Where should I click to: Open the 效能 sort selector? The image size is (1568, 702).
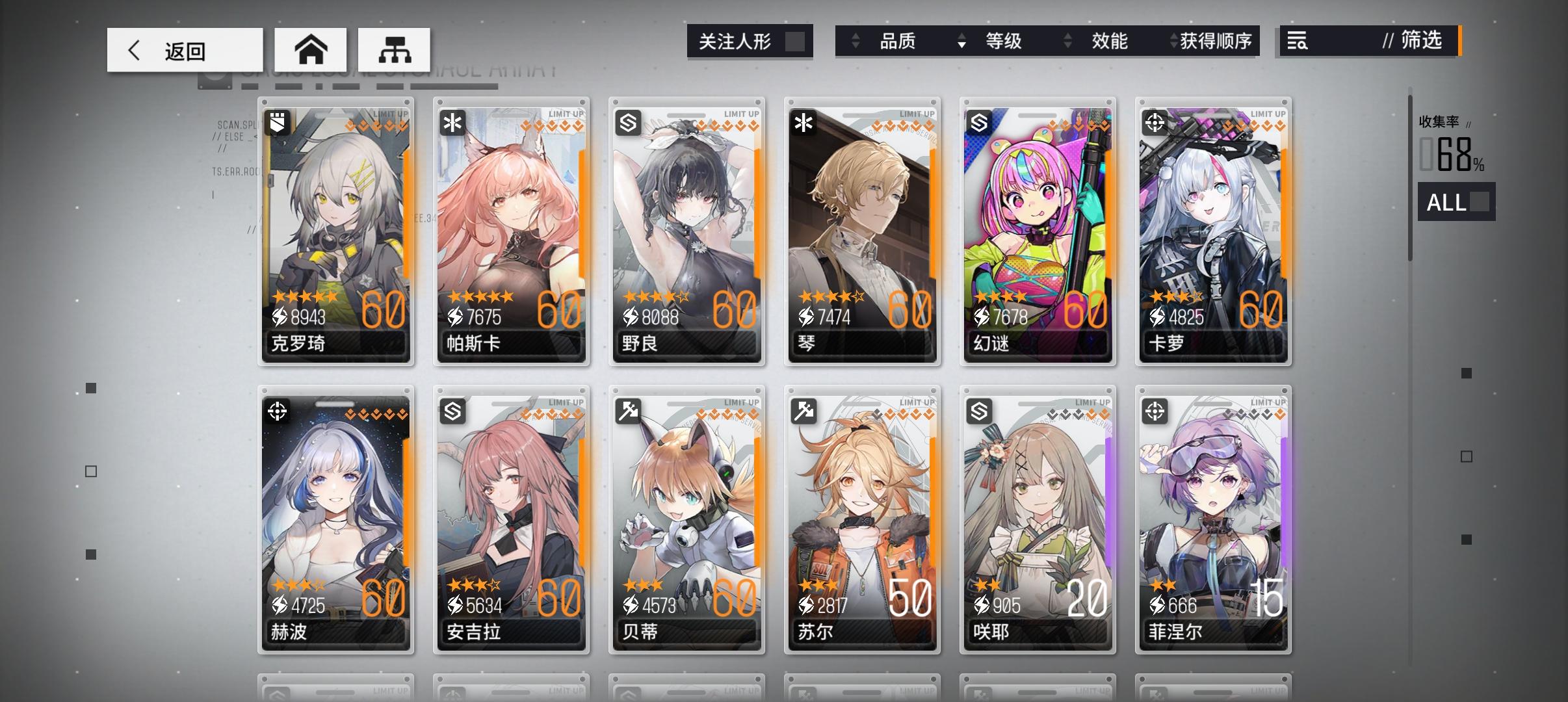(x=1068, y=41)
